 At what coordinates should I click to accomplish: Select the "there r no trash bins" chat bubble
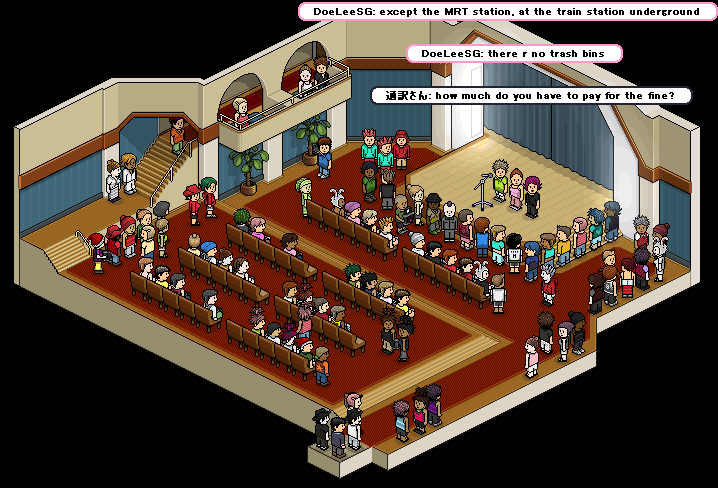coord(514,53)
